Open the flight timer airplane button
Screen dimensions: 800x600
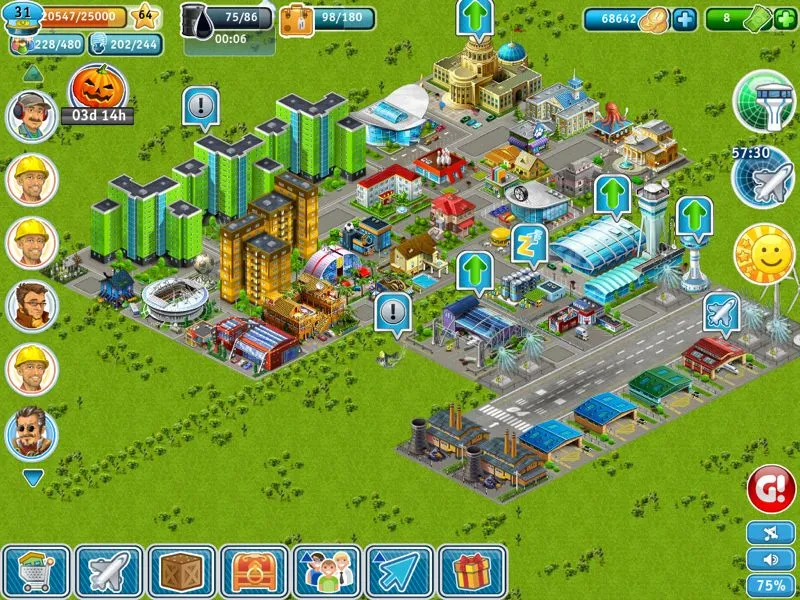pyautogui.click(x=763, y=177)
